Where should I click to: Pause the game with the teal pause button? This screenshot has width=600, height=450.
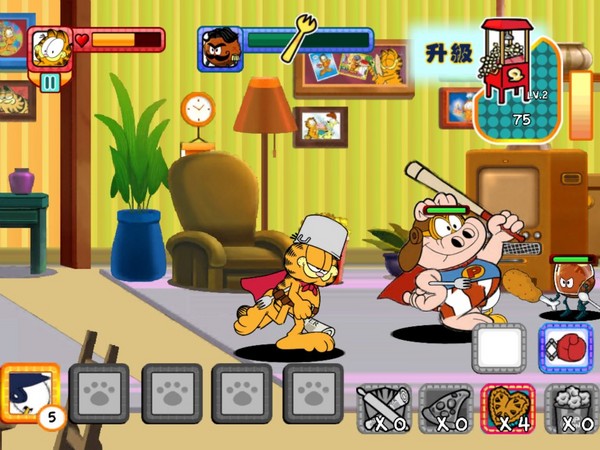click(x=50, y=82)
